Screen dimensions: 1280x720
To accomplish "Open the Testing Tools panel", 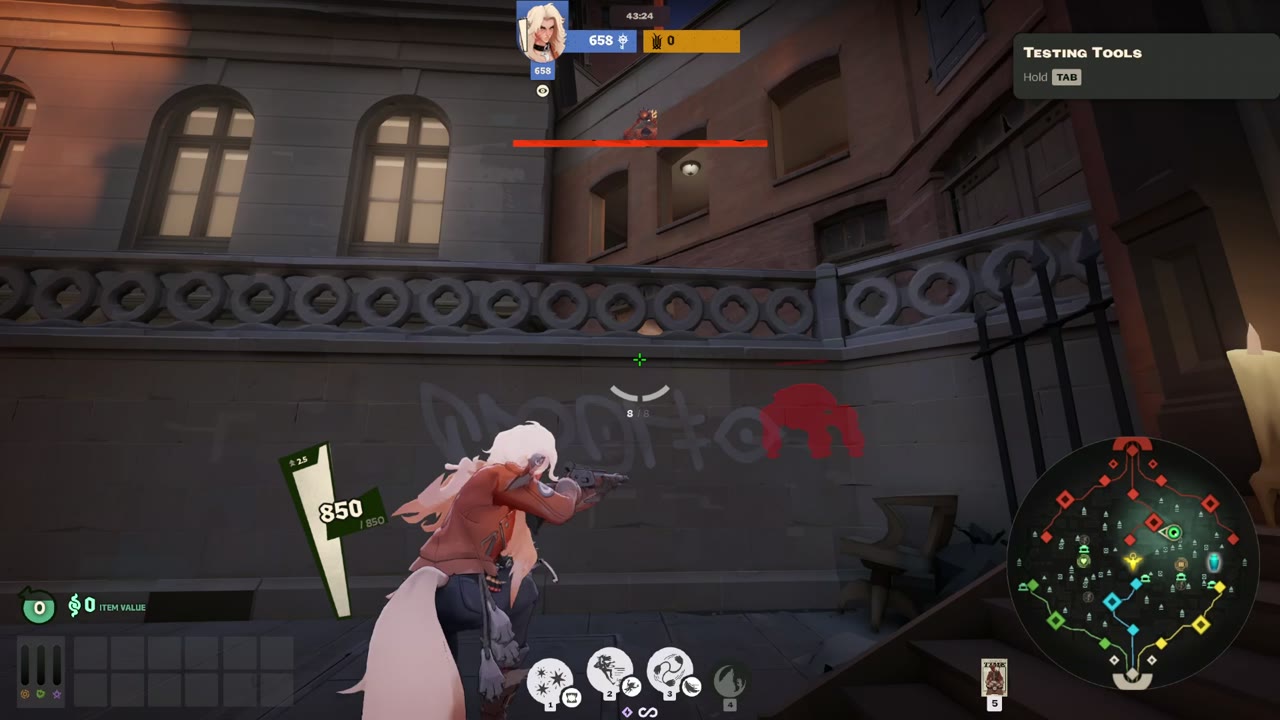I will [1145, 64].
